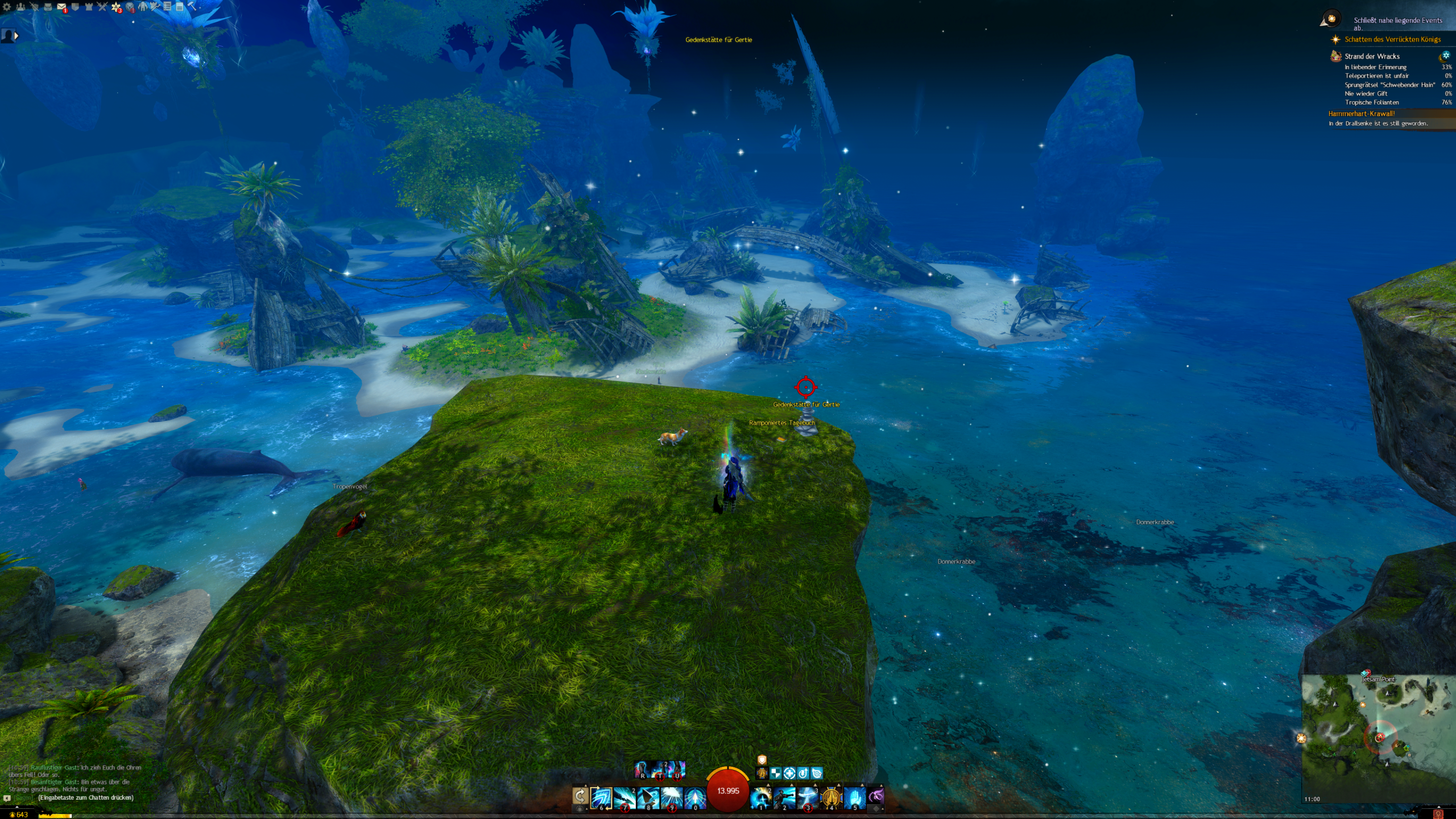
Task: Open the contacts and friends panel
Action: tap(20, 7)
